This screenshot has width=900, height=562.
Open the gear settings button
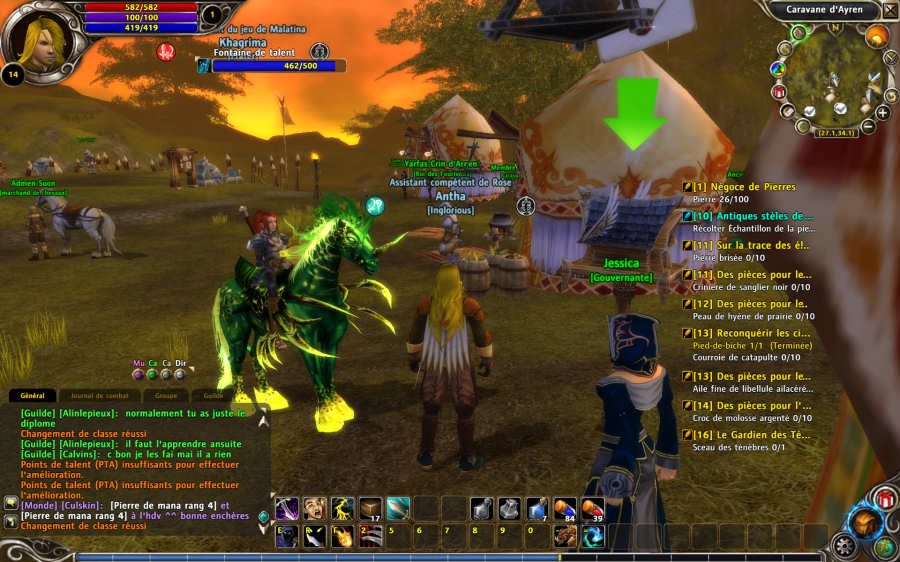click(845, 547)
